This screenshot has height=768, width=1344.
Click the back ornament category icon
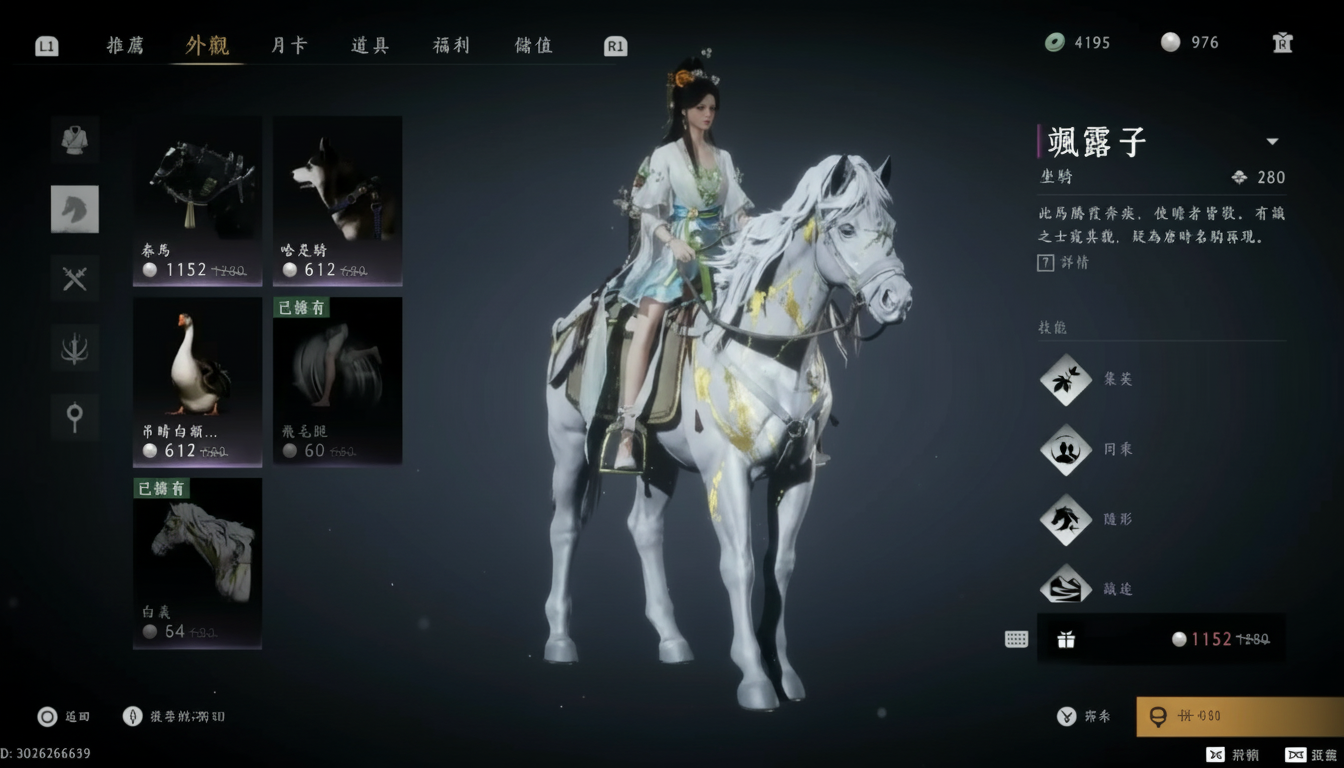75,347
